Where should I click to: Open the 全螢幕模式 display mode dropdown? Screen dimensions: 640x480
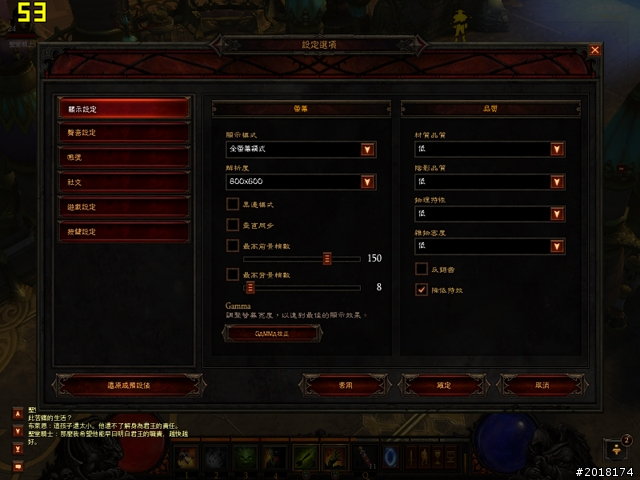(x=368, y=150)
